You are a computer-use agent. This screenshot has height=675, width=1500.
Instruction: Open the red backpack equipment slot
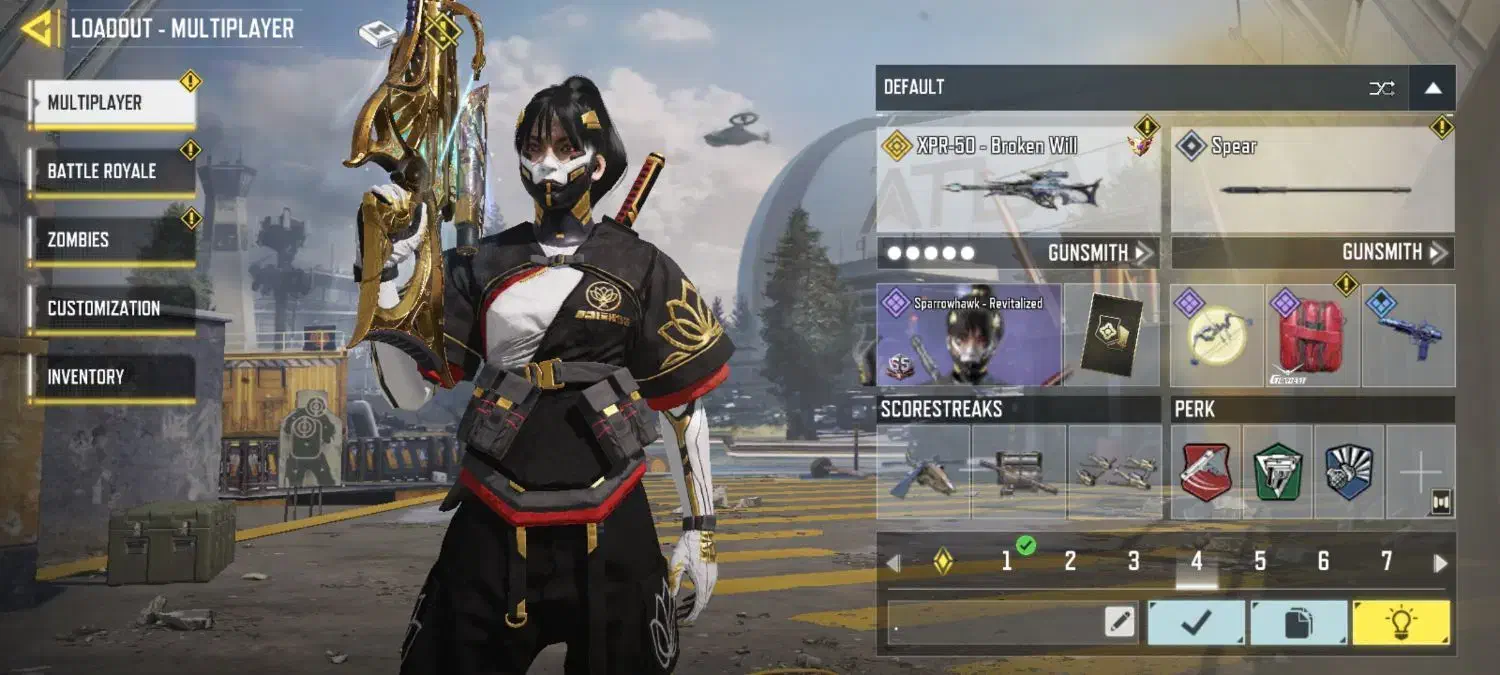pos(1312,336)
